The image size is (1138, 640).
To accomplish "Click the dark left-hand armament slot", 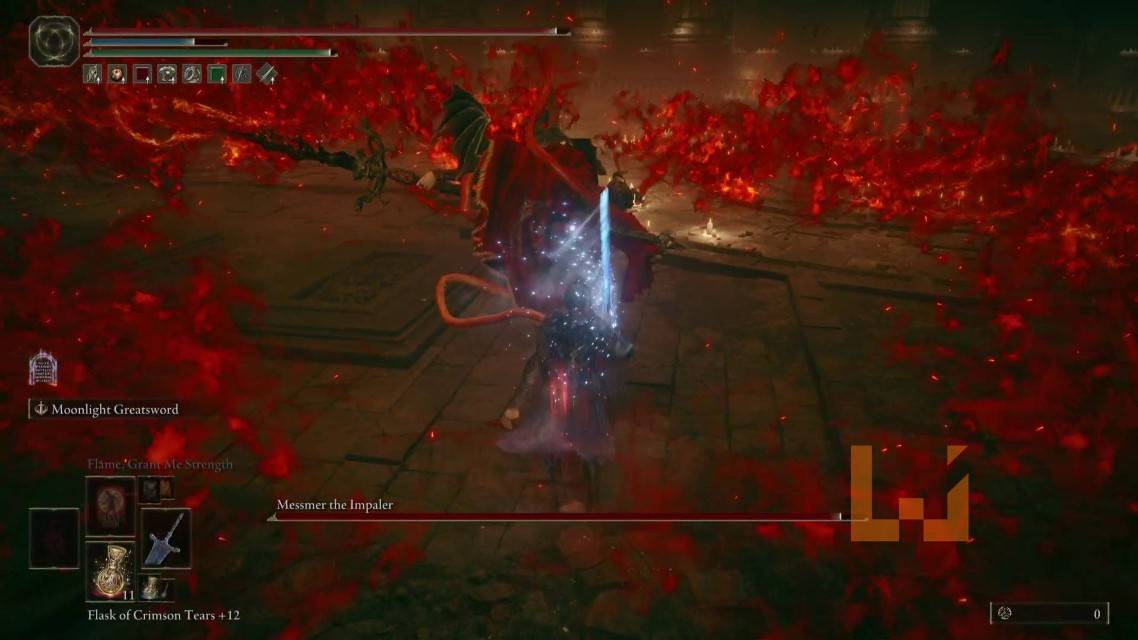I will click(54, 537).
